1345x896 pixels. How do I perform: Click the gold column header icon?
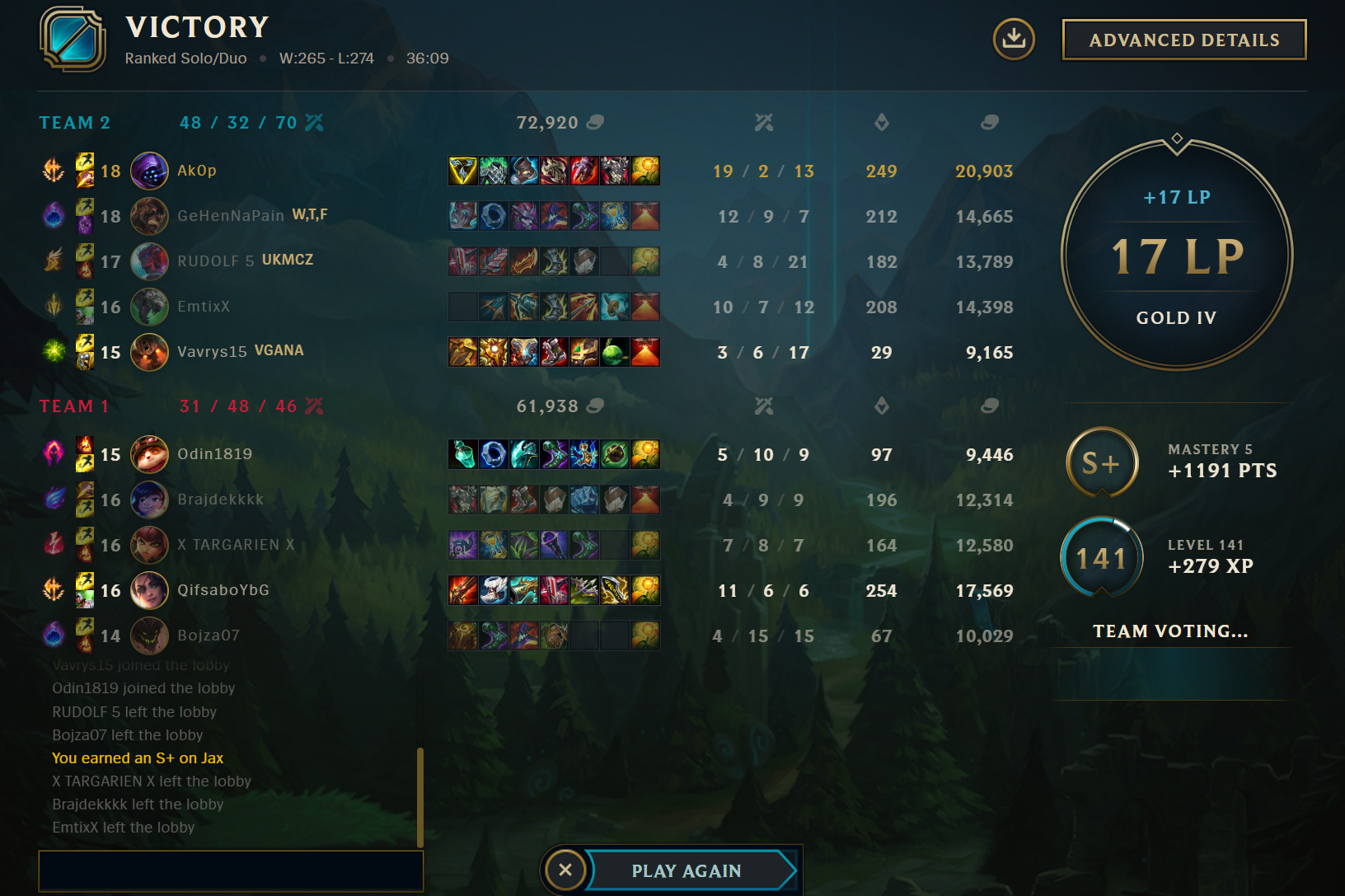tap(989, 122)
